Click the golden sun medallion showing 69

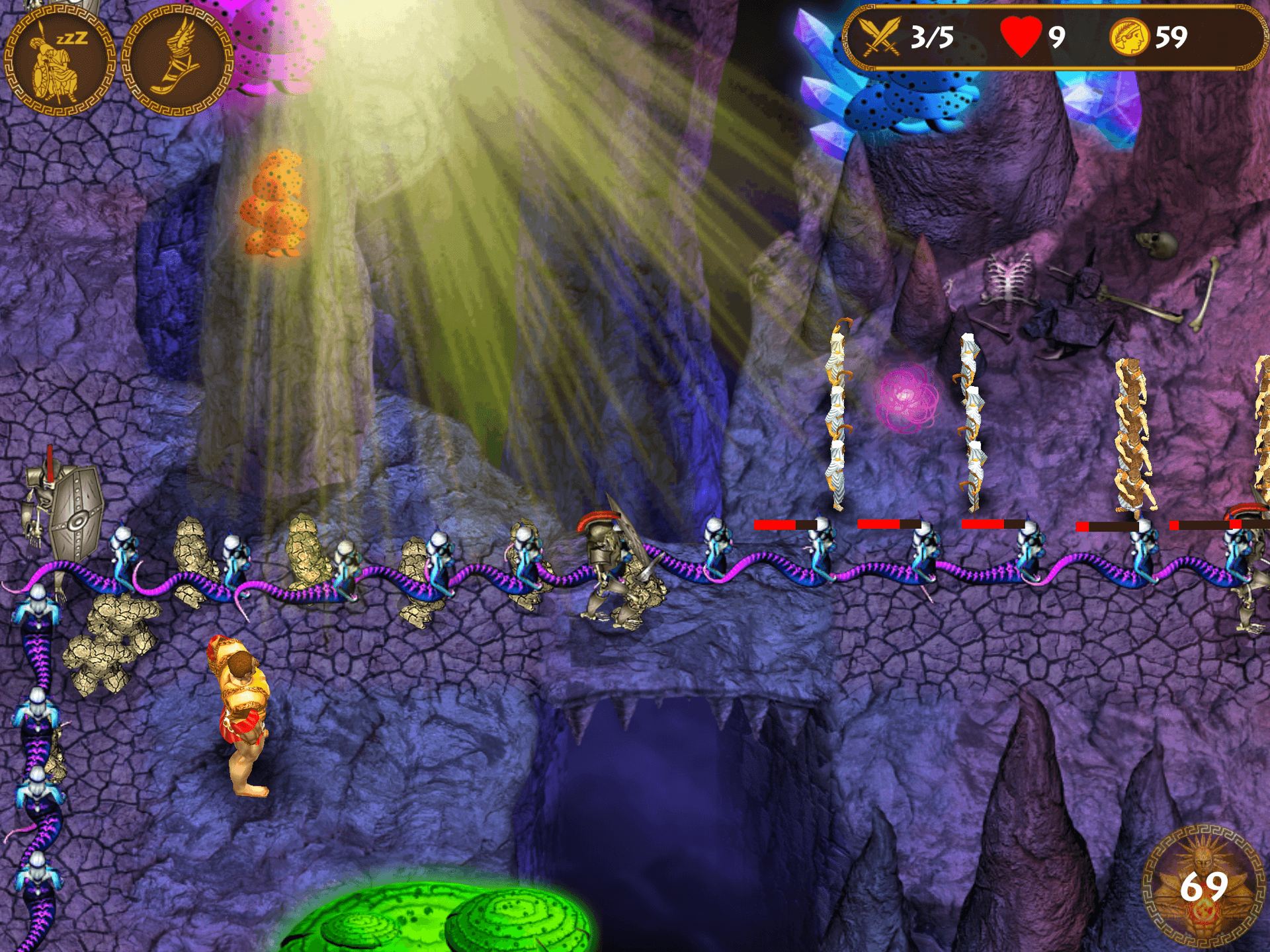pyautogui.click(x=1204, y=886)
